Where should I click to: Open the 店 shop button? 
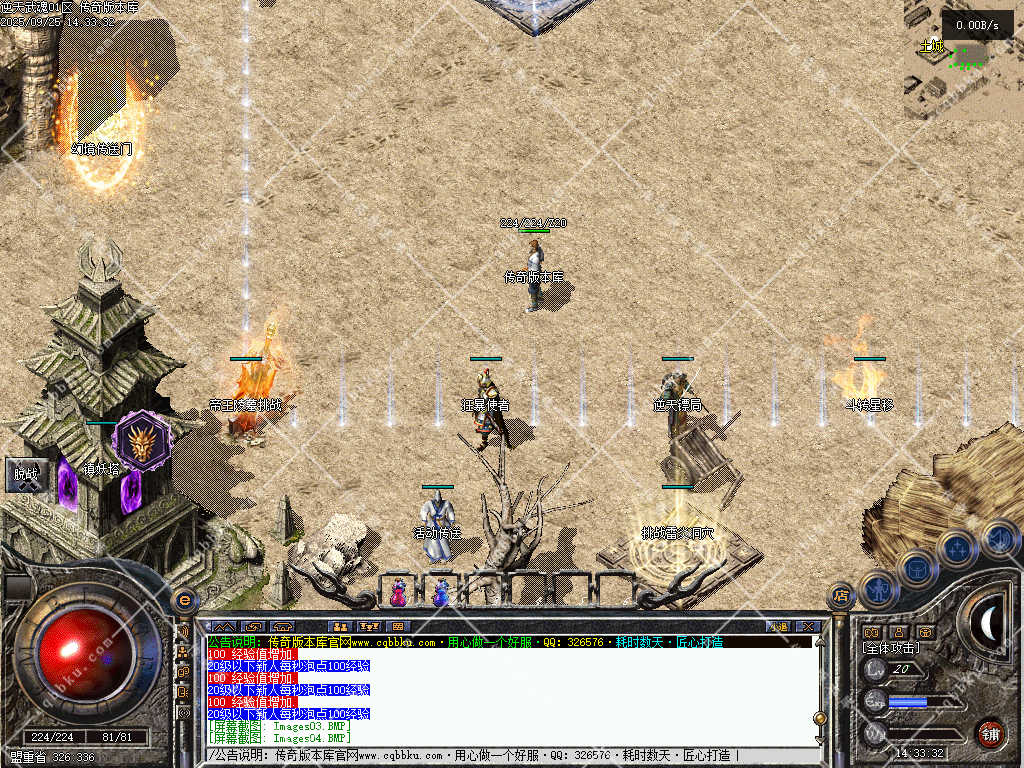(x=842, y=597)
